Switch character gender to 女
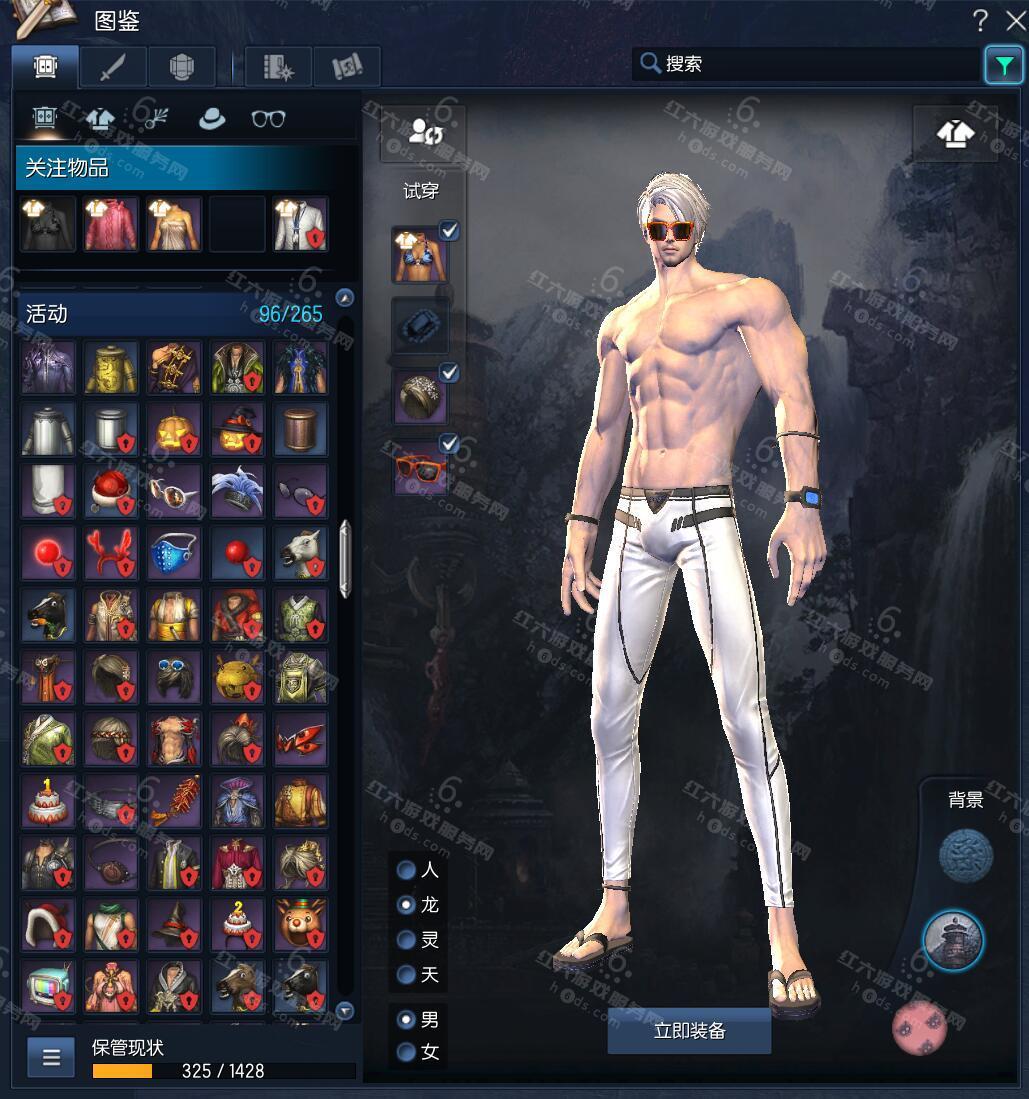Viewport: 1029px width, 1099px height. click(x=407, y=1052)
